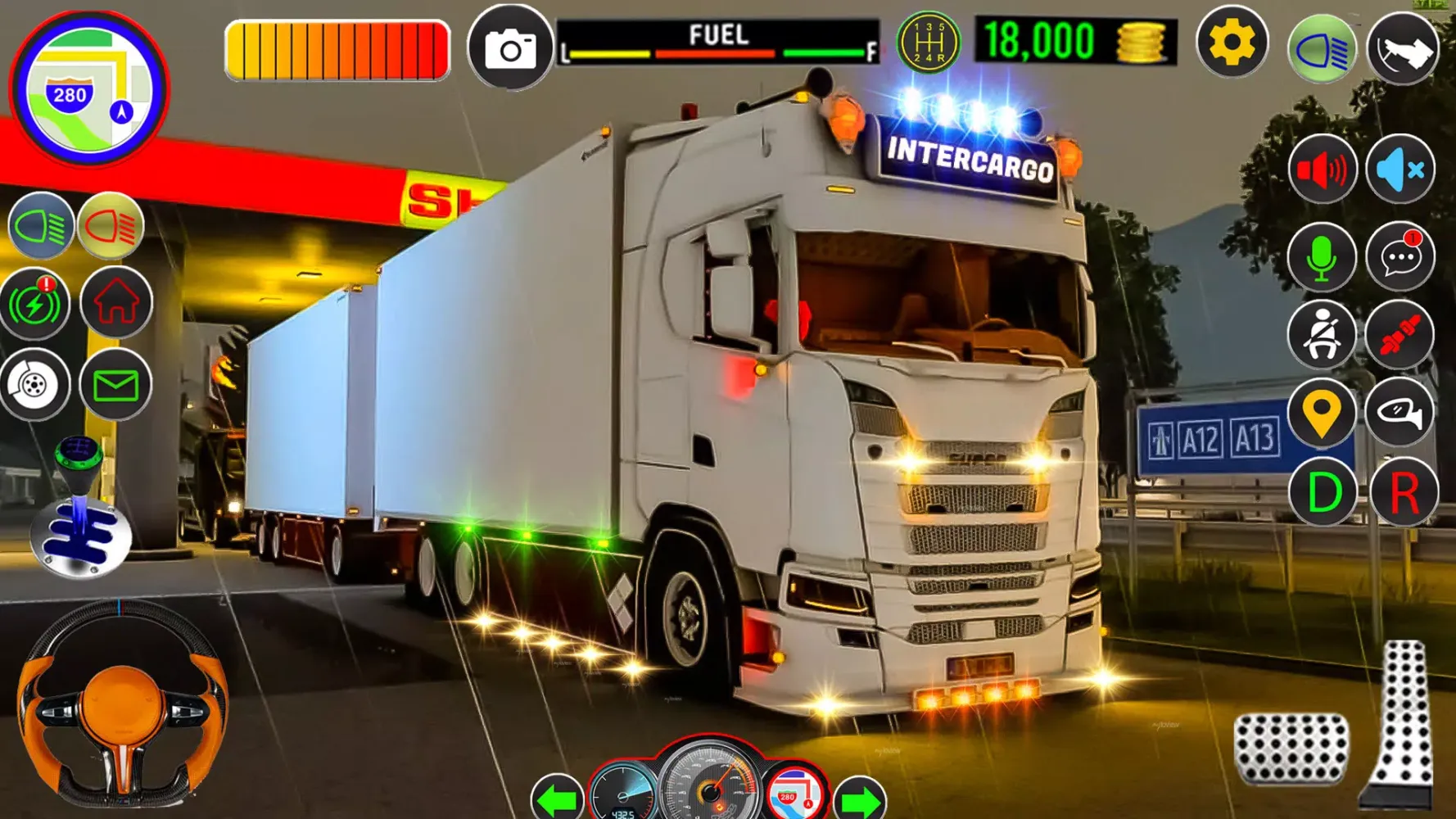Tap the camera view button
This screenshot has height=819, width=1456.
click(510, 48)
